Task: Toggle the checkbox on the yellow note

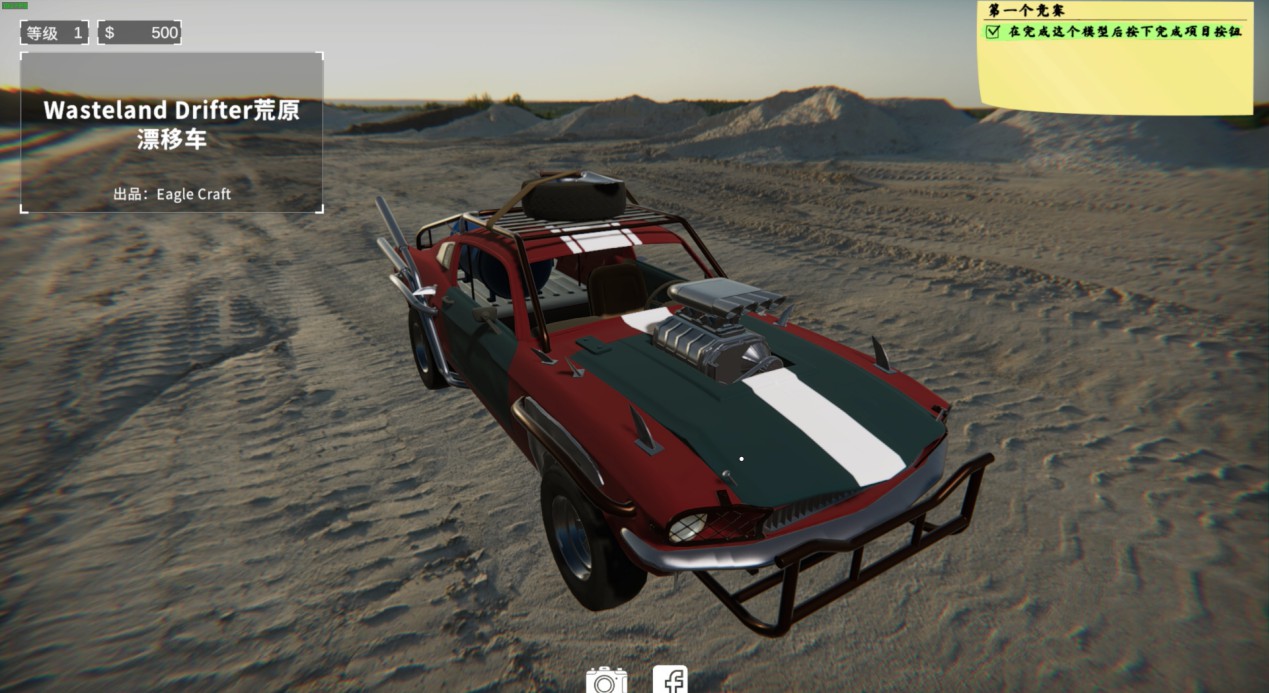Action: (x=993, y=32)
